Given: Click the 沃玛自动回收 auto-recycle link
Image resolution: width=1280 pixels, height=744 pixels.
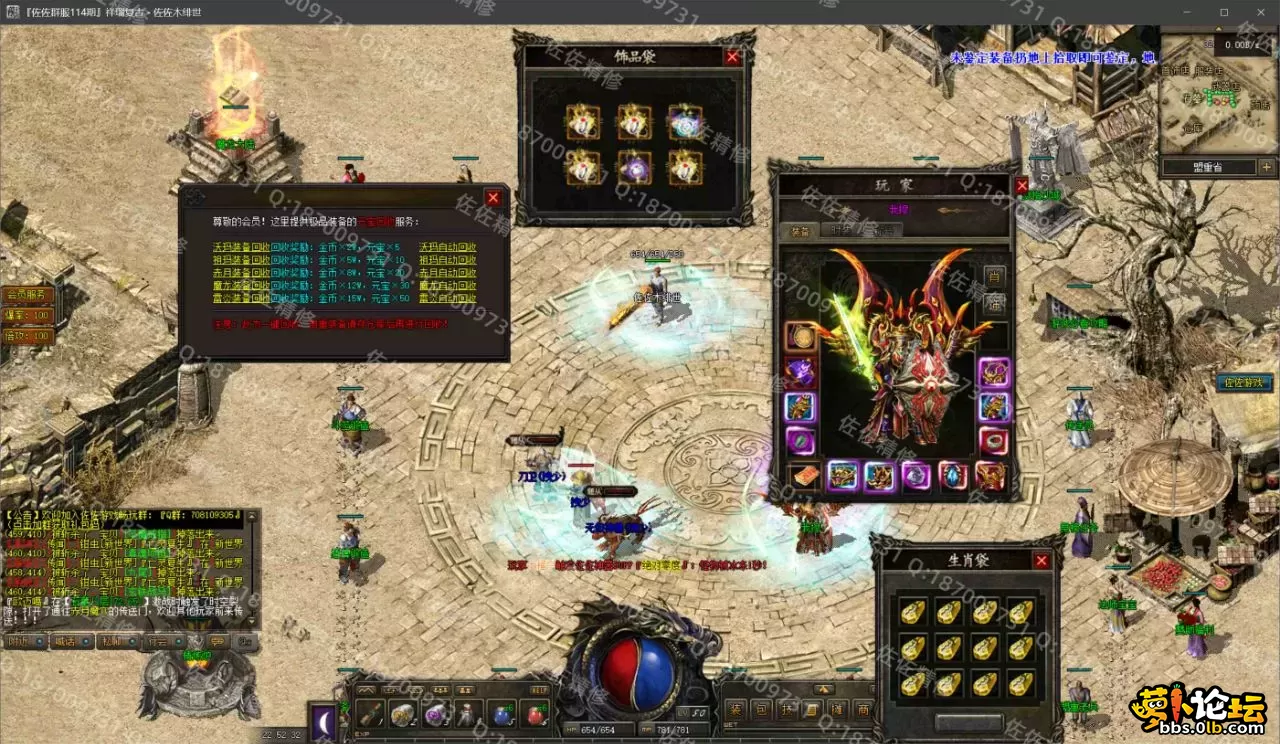Looking at the screenshot, I should 447,247.
